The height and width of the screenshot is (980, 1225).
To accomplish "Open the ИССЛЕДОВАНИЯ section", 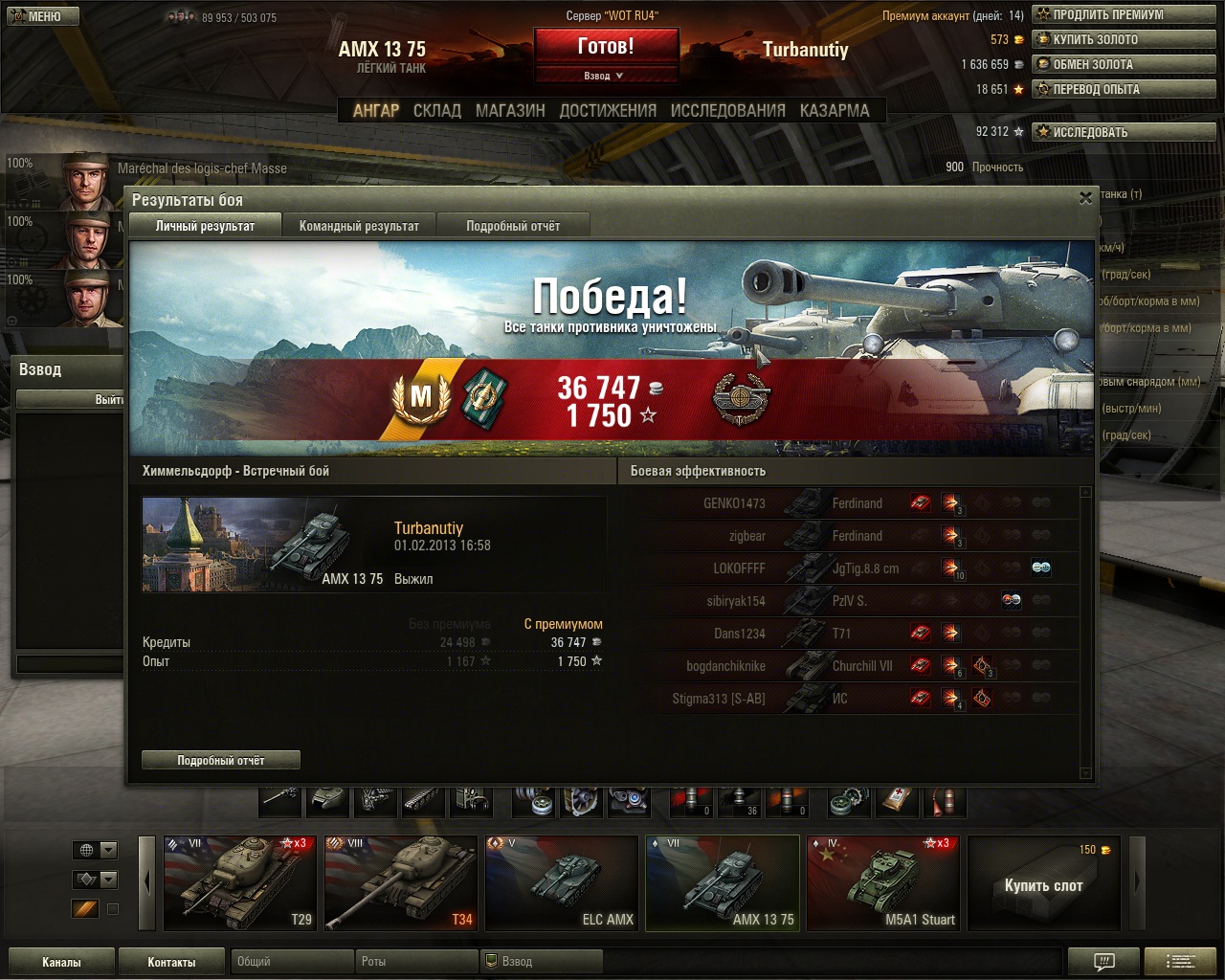I will (727, 111).
